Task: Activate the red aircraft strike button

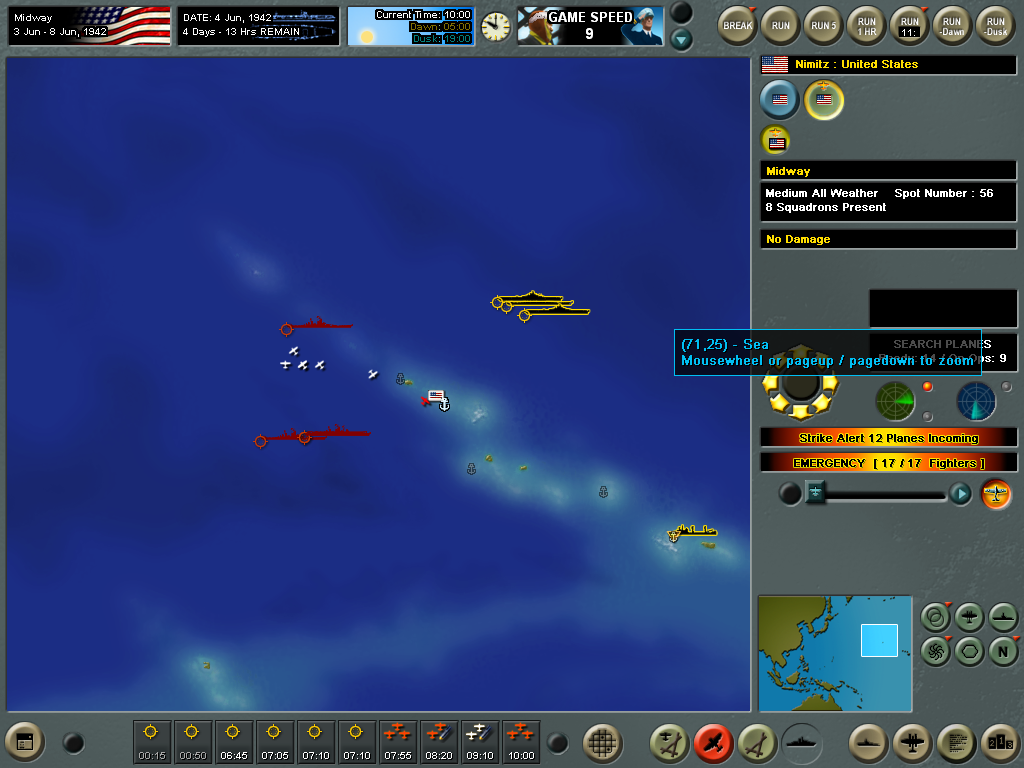Action: (x=713, y=742)
